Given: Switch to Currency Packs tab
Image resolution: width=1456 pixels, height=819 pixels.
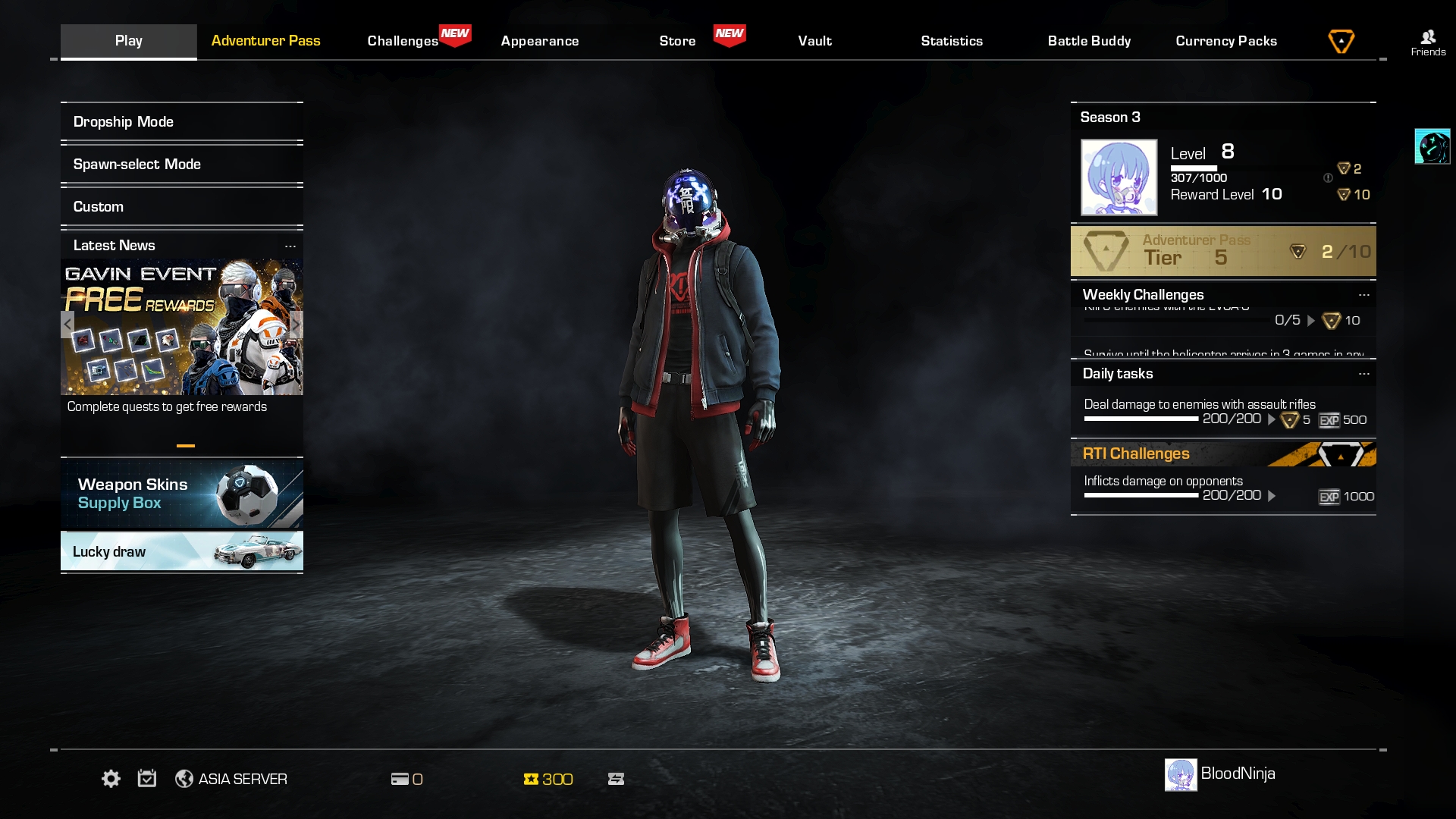Looking at the screenshot, I should [1226, 41].
